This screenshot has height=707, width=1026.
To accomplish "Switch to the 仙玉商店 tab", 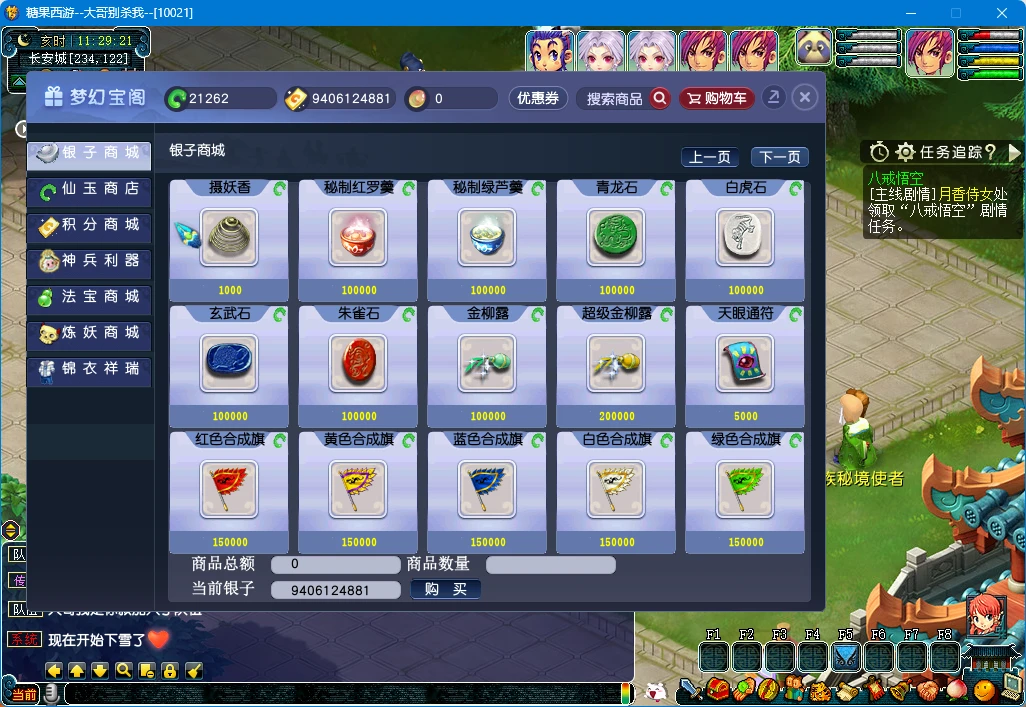I will click(x=90, y=189).
